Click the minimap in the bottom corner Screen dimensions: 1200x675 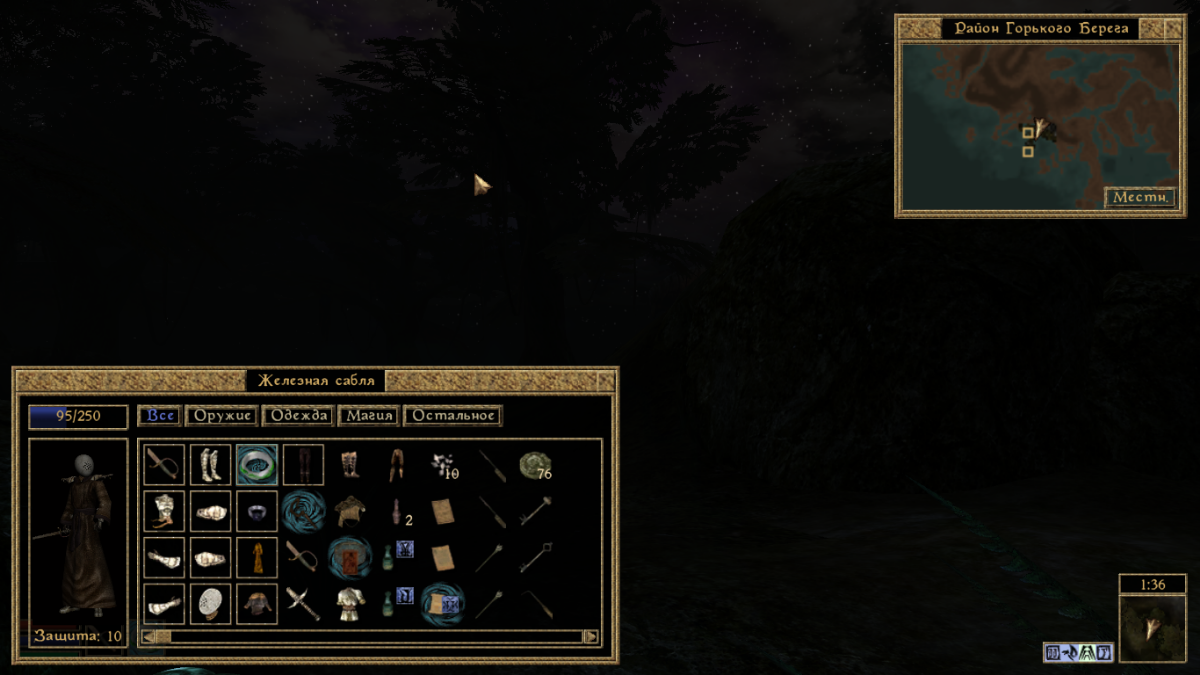click(x=1152, y=628)
